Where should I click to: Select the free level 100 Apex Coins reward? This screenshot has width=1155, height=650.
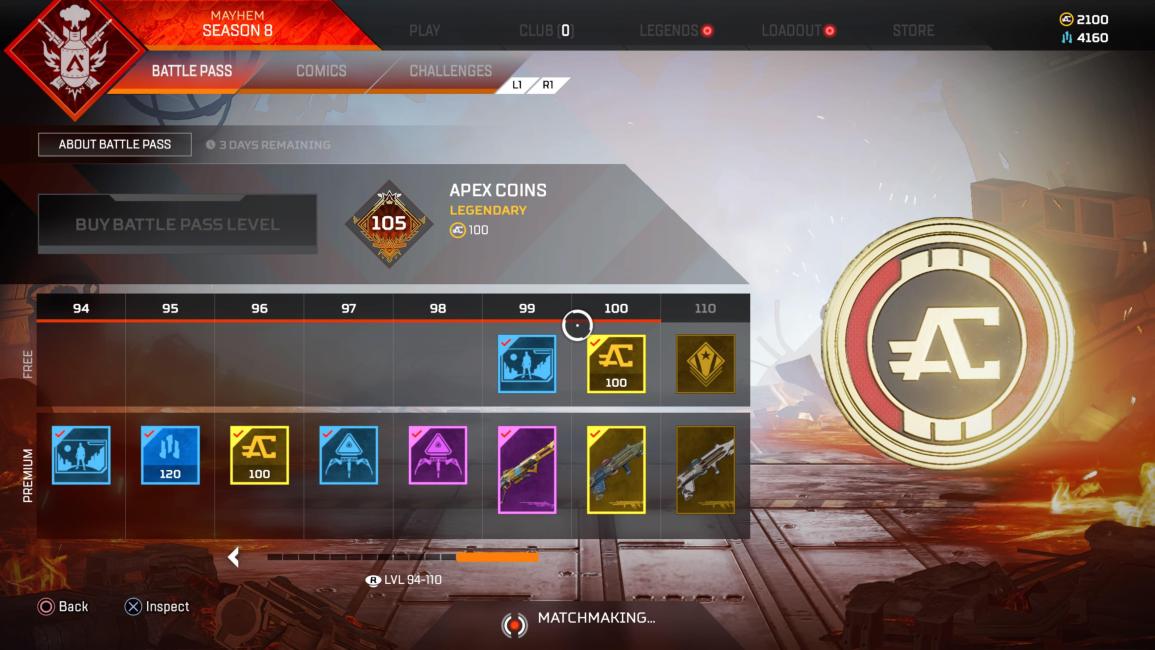coord(616,364)
